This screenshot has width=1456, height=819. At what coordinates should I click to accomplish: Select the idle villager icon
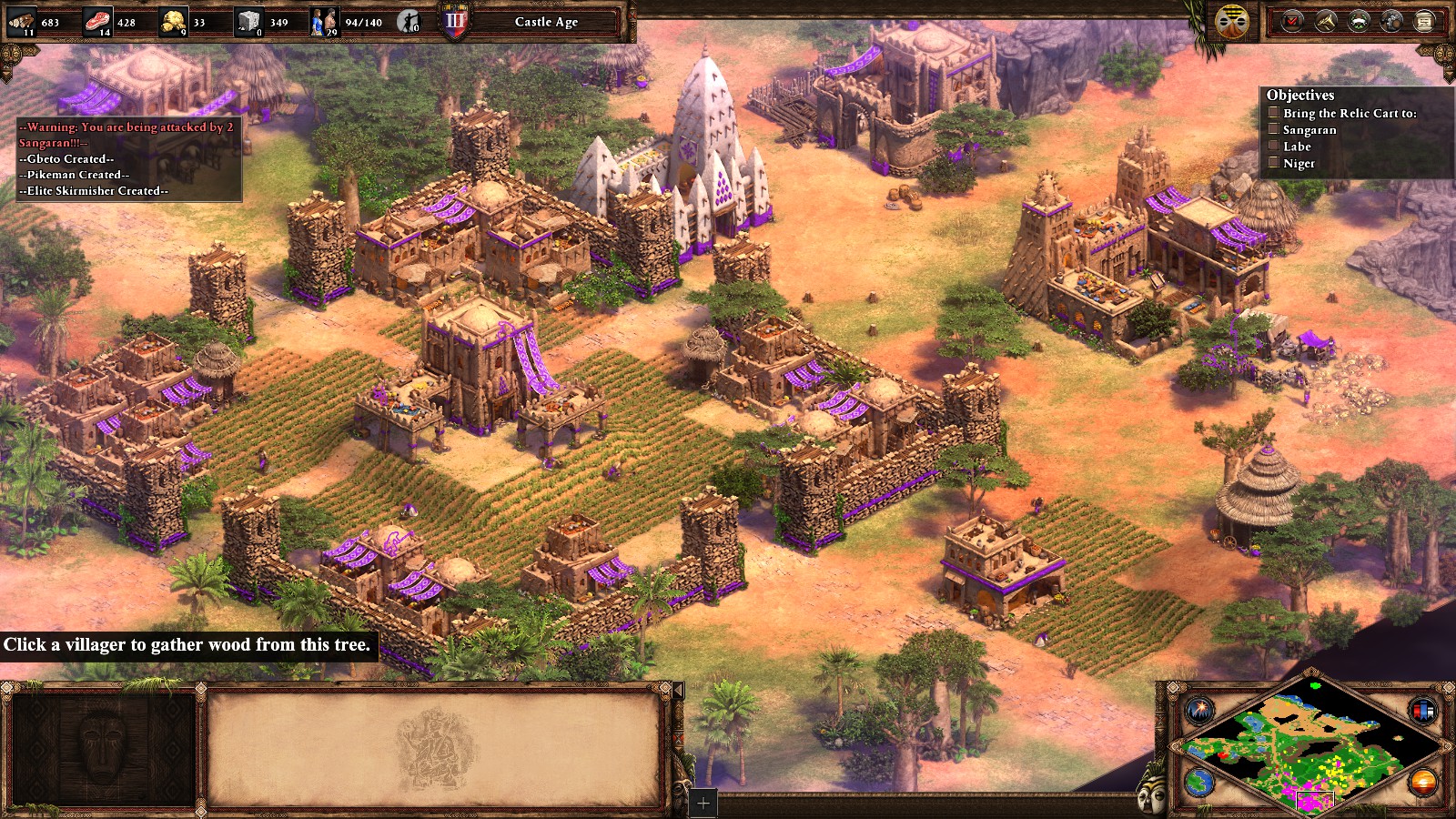[x=409, y=21]
